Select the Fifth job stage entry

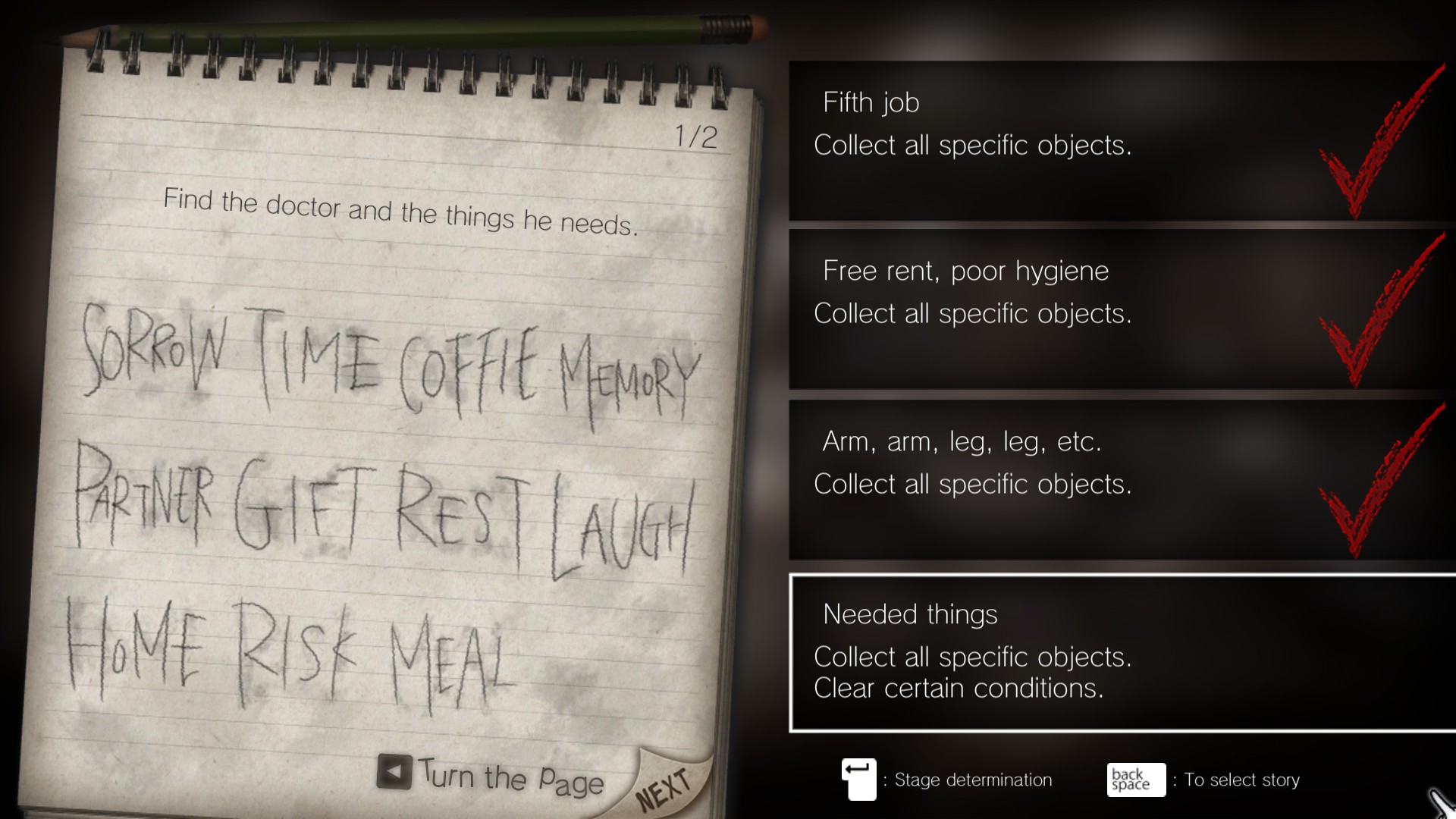click(1062, 140)
